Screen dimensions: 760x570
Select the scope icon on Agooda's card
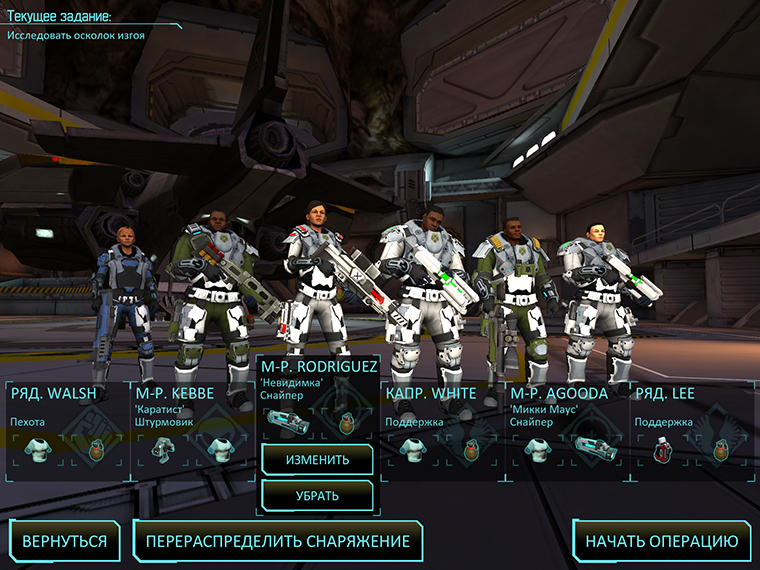click(537, 448)
